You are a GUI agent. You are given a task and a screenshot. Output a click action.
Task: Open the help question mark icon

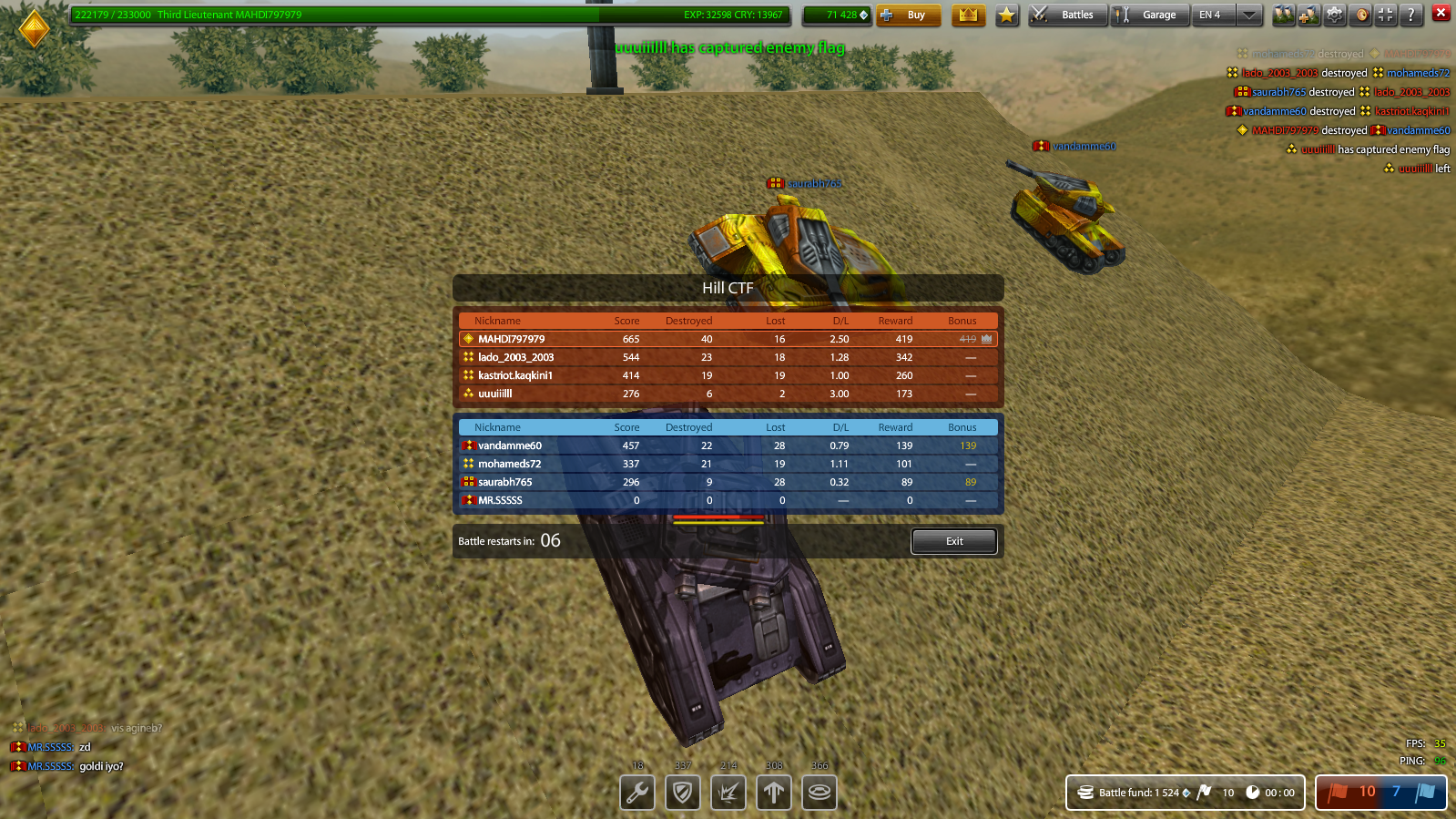[x=1412, y=15]
